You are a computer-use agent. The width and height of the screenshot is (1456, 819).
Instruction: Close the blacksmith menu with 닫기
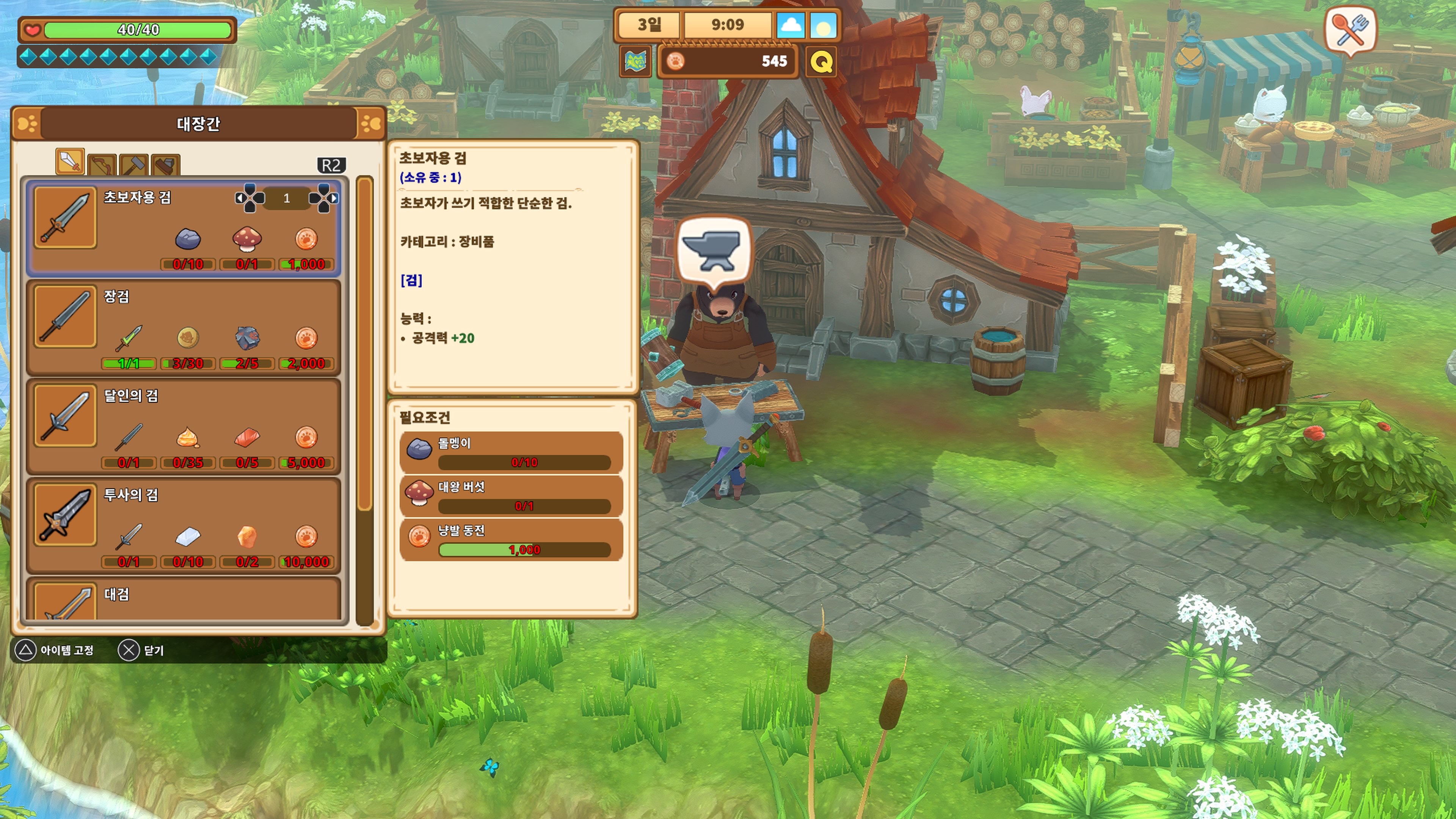coord(141,651)
